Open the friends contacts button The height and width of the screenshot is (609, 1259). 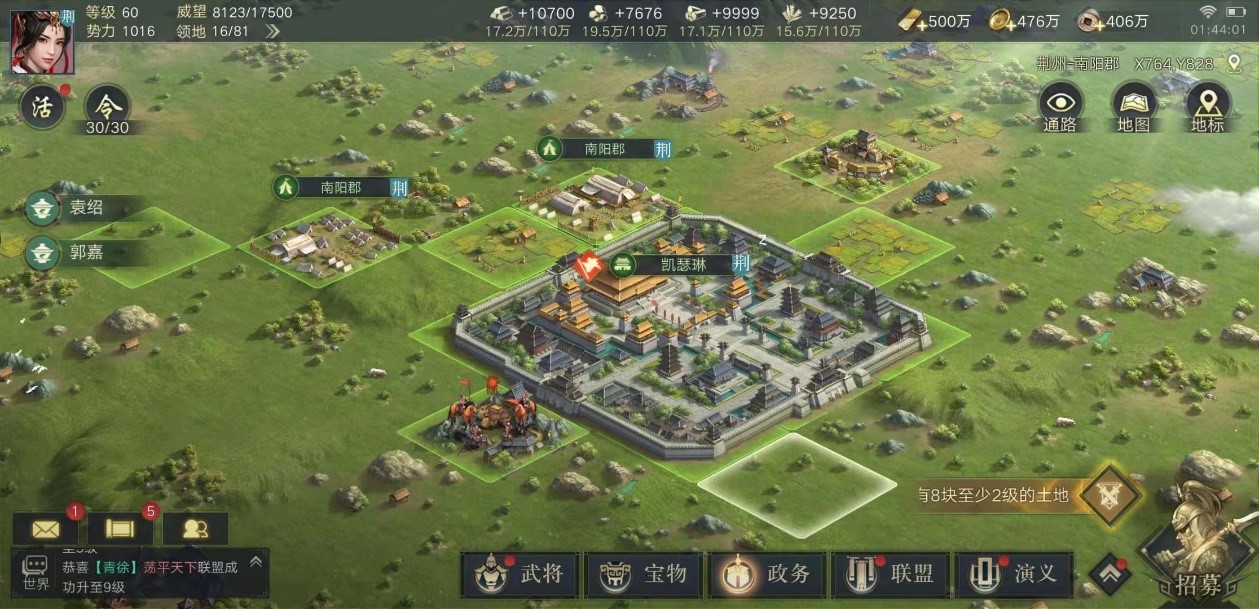[x=195, y=529]
